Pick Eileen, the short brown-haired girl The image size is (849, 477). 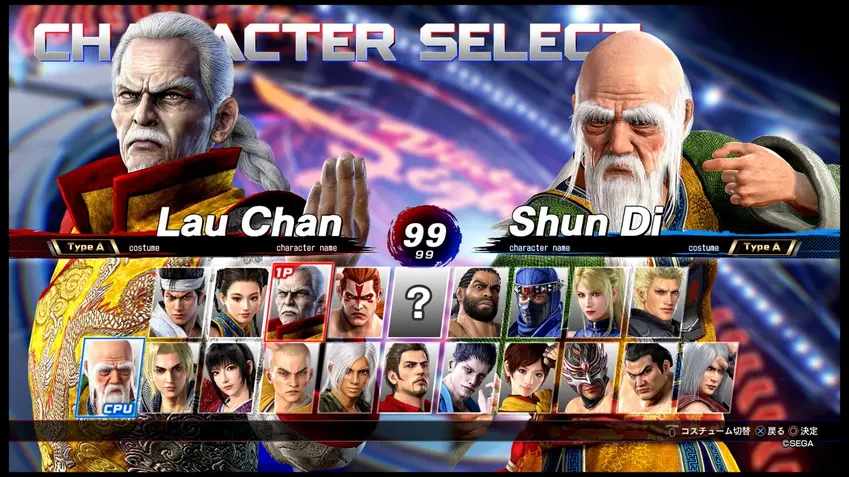coord(528,376)
